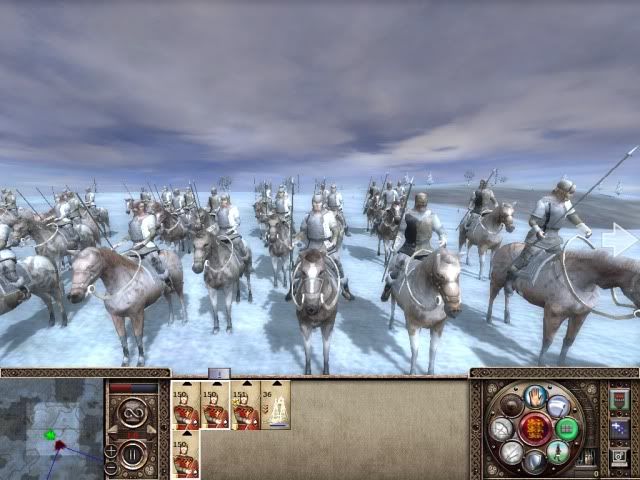Click the camera icon button
Viewport: 640px width, 480px height.
tap(619, 458)
